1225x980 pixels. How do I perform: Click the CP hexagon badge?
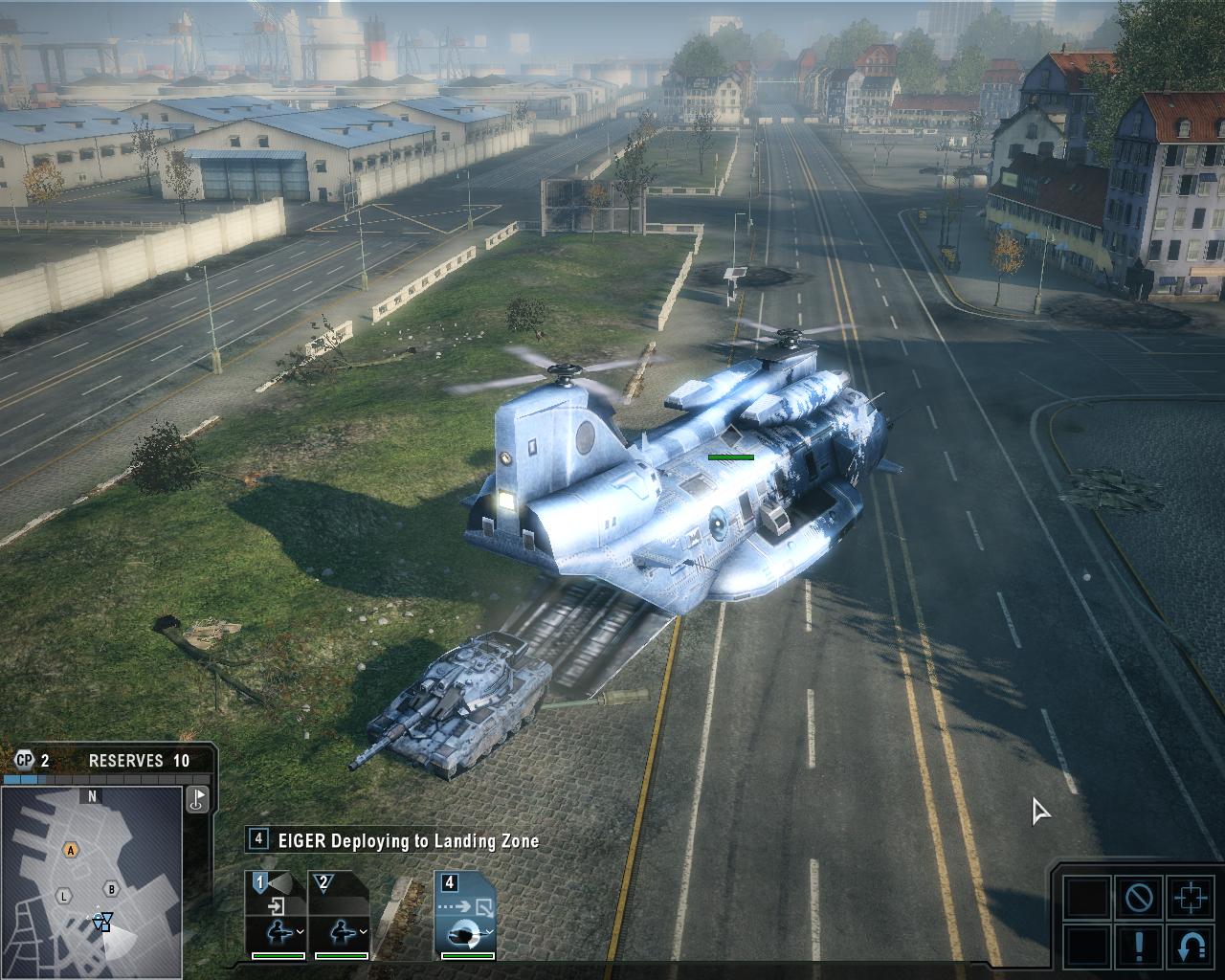point(24,761)
